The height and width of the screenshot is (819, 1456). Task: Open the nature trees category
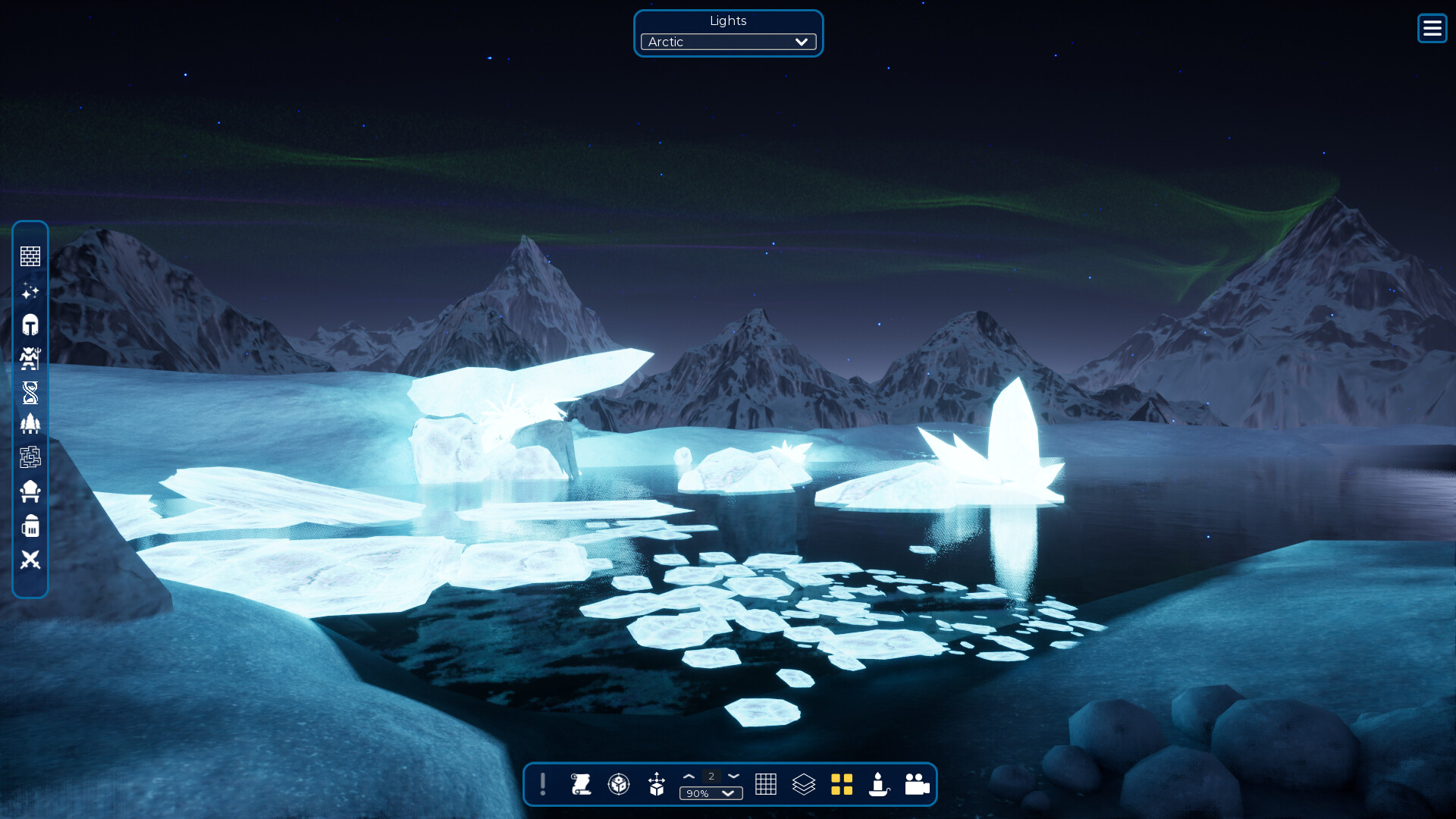30,424
